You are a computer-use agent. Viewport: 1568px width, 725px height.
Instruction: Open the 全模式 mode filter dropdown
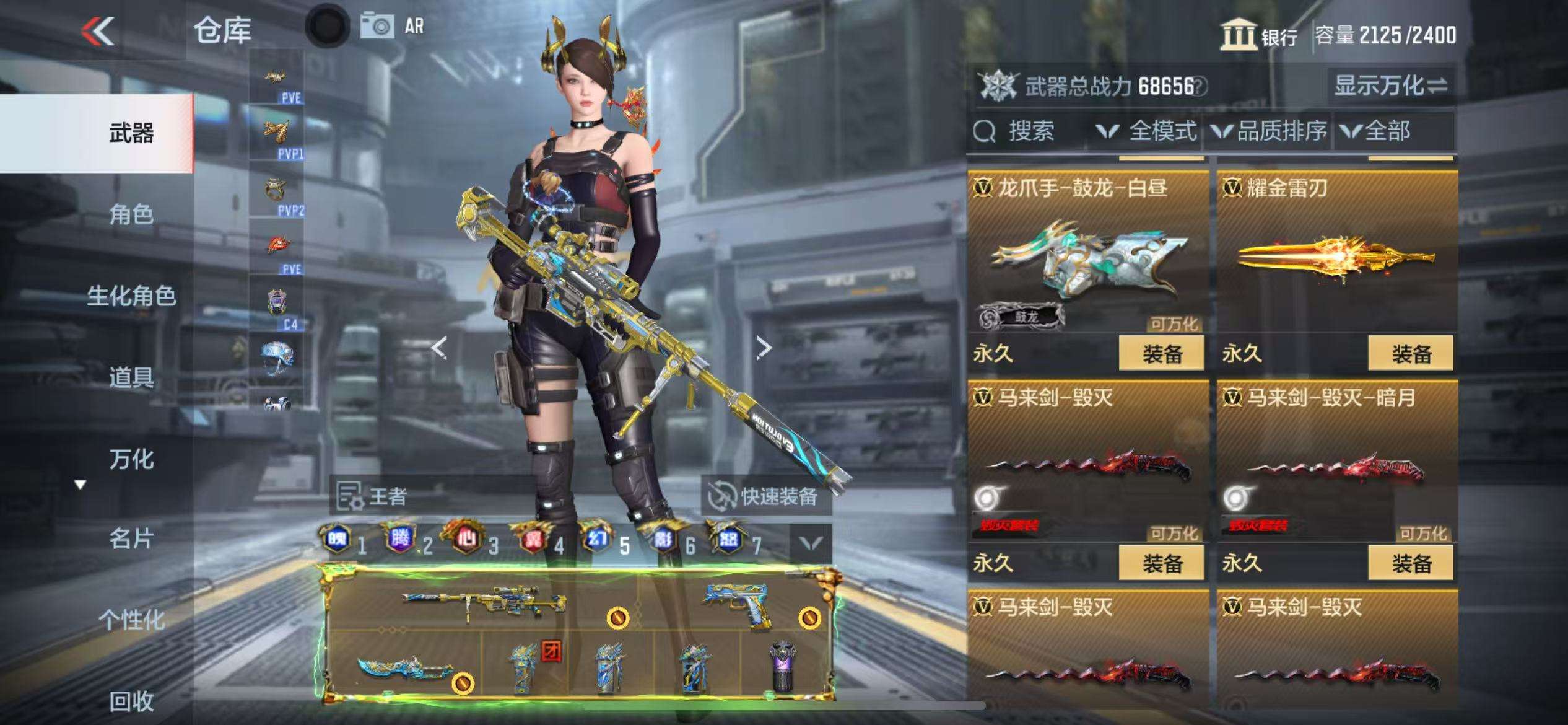[1147, 131]
